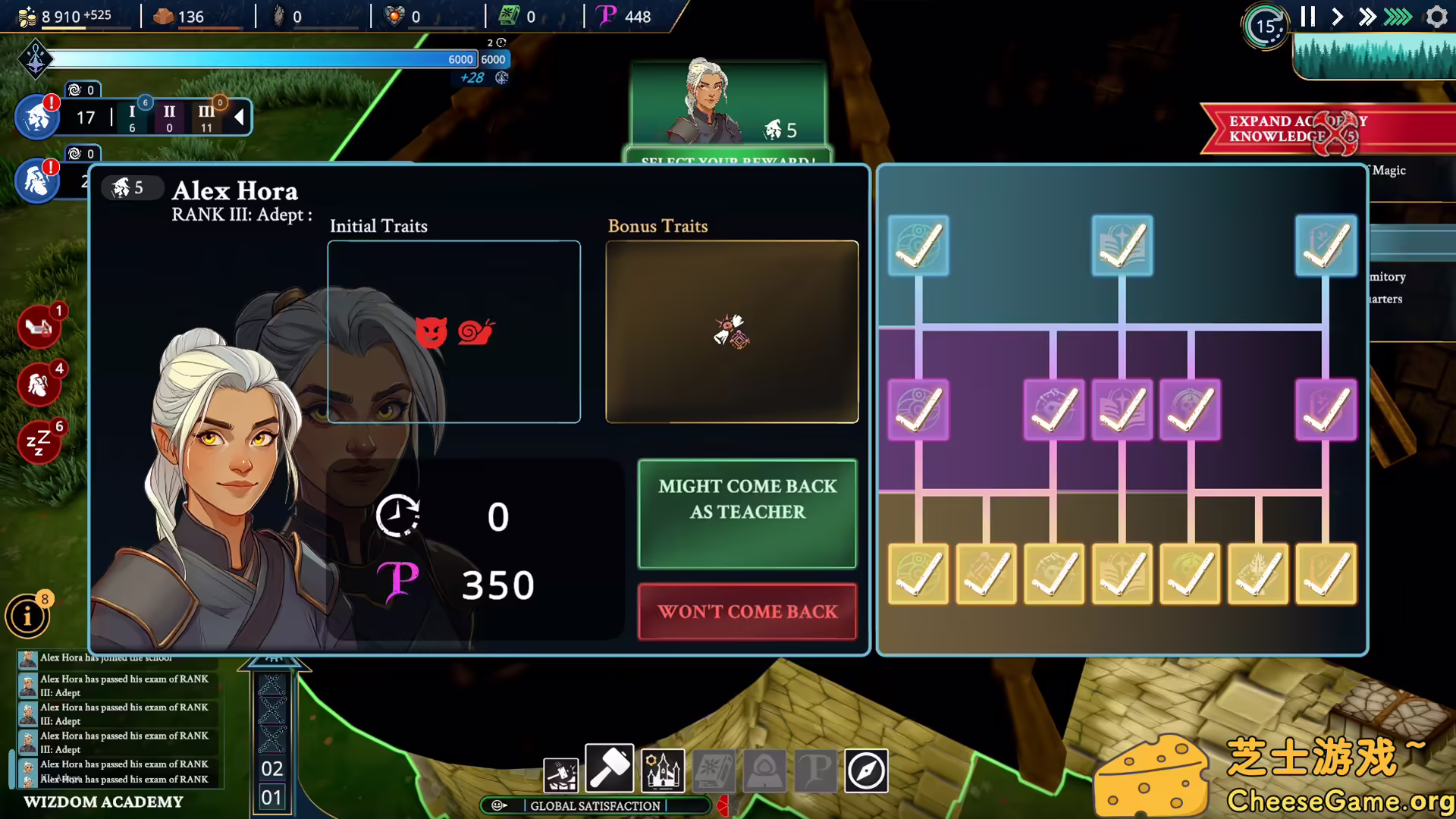Select the red devil initial trait icon
This screenshot has width=1456, height=819.
431,331
